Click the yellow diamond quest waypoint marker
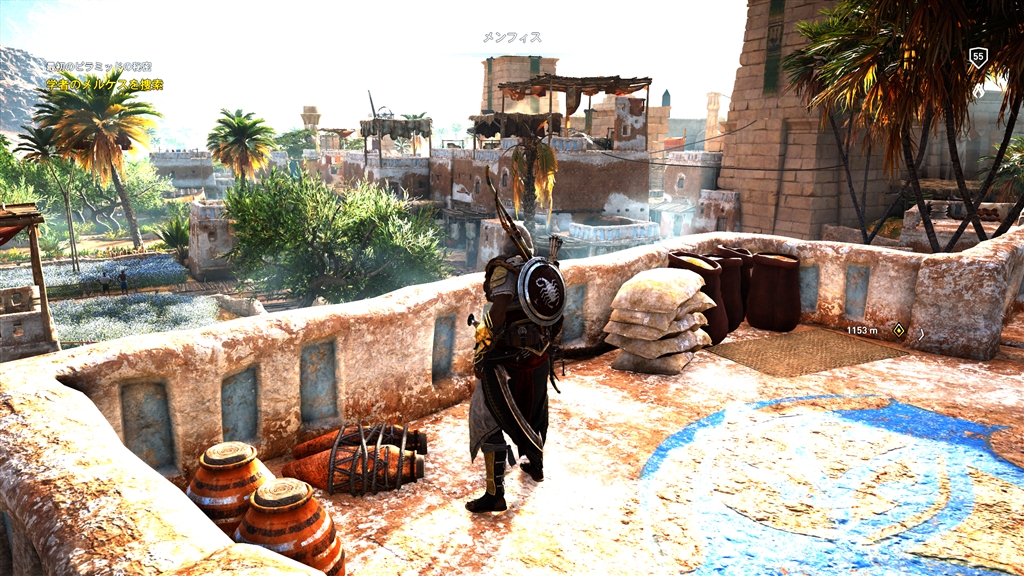 pyautogui.click(x=899, y=329)
